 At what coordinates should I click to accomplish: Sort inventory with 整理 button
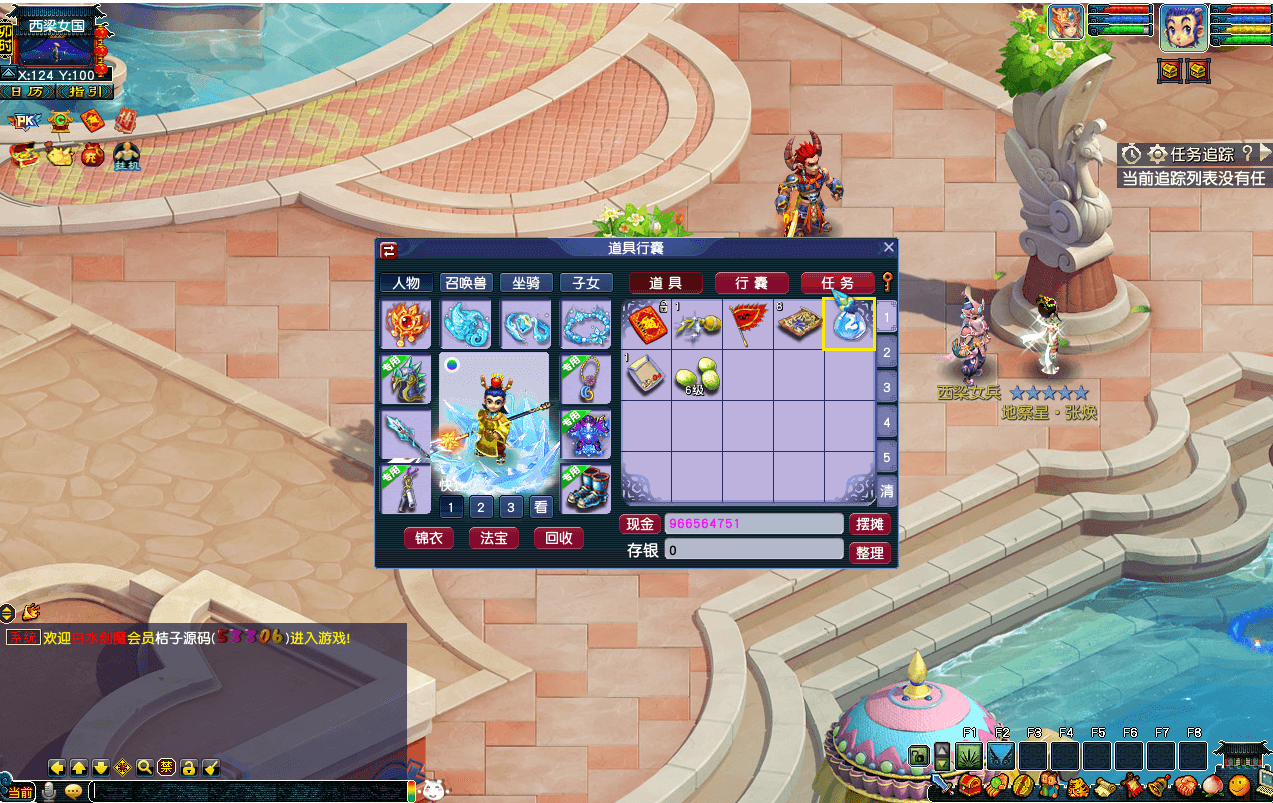(869, 552)
